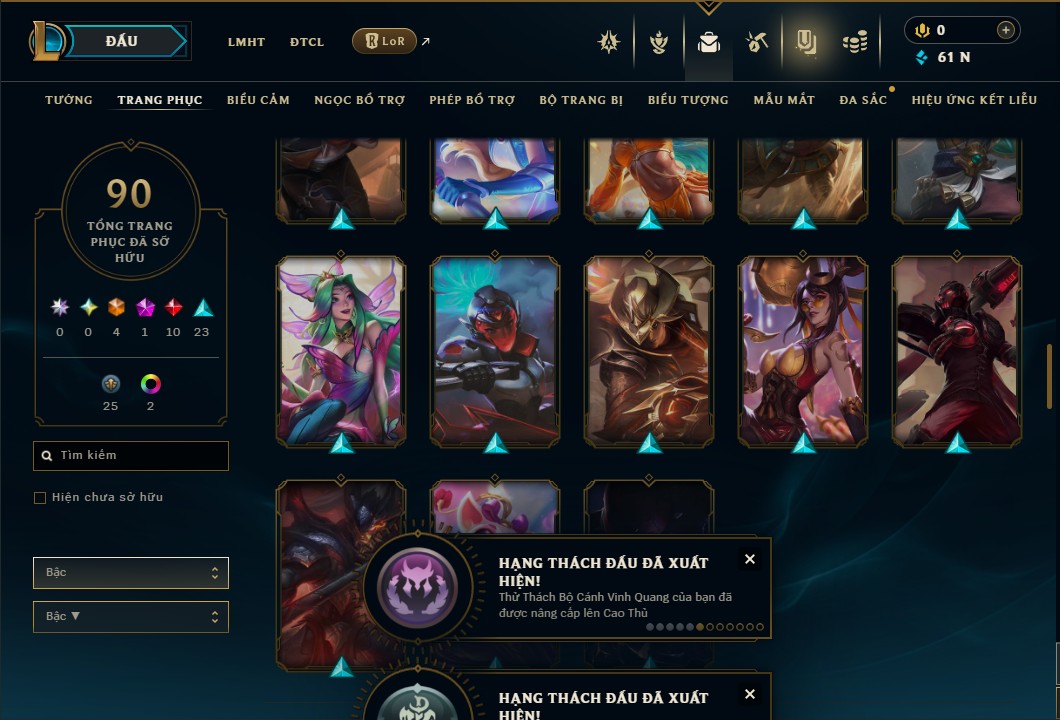Screen dimensions: 1060x720
Task: Open HIỆU ỨNG KẾT LIỄU tab
Action: 972,100
